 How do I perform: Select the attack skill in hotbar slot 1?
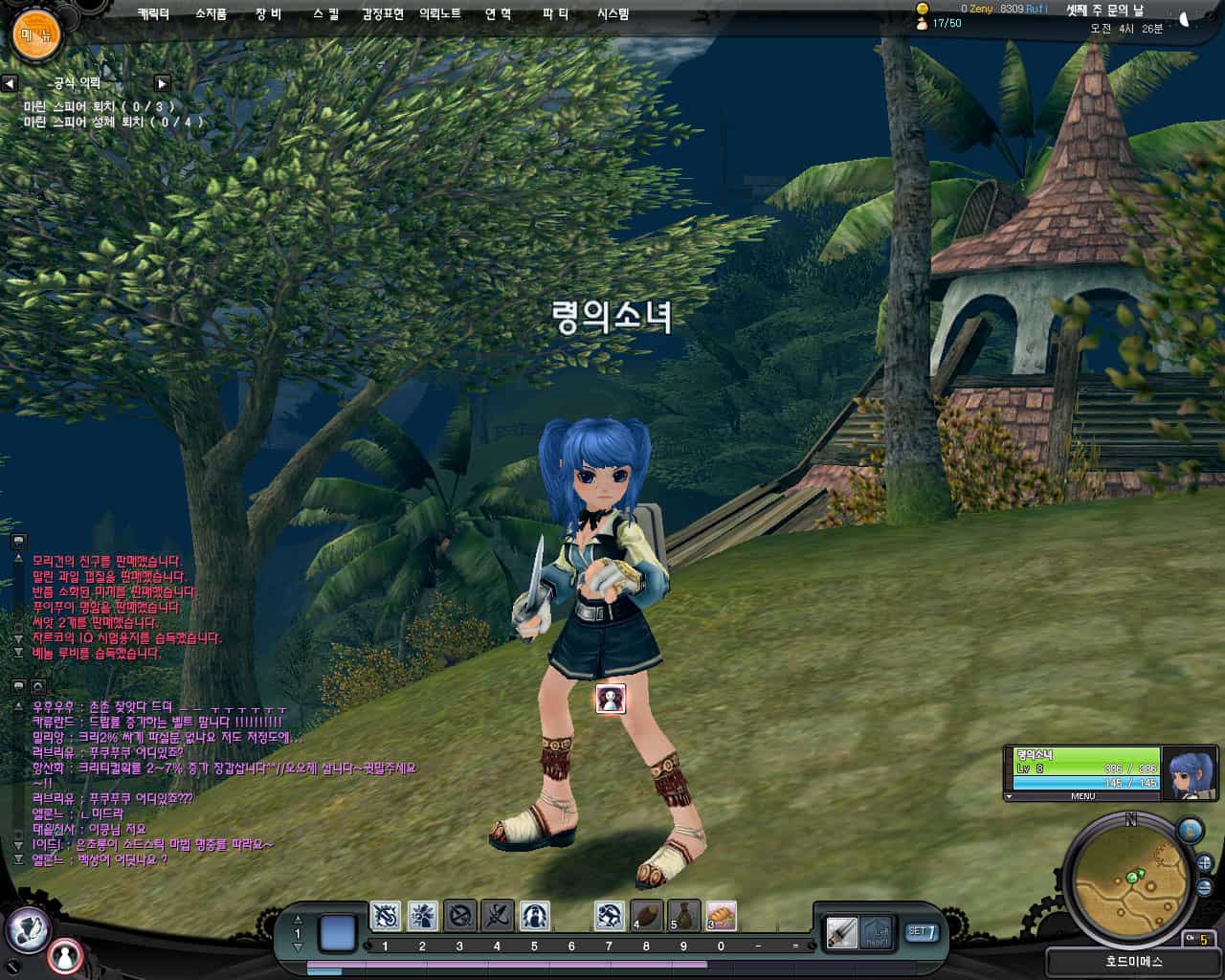pos(384,916)
